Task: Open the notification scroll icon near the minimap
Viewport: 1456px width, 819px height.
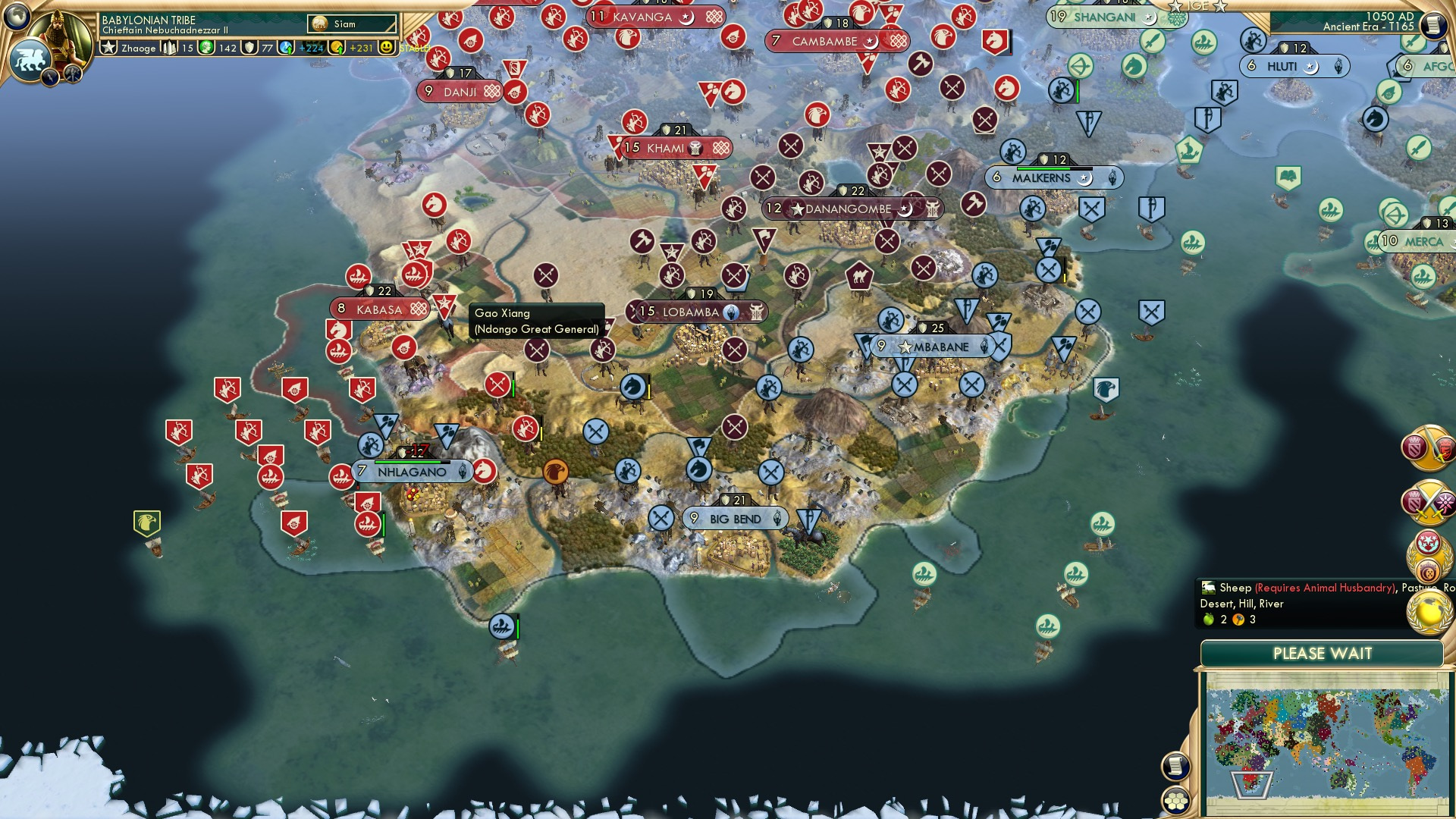Action: (x=1174, y=766)
